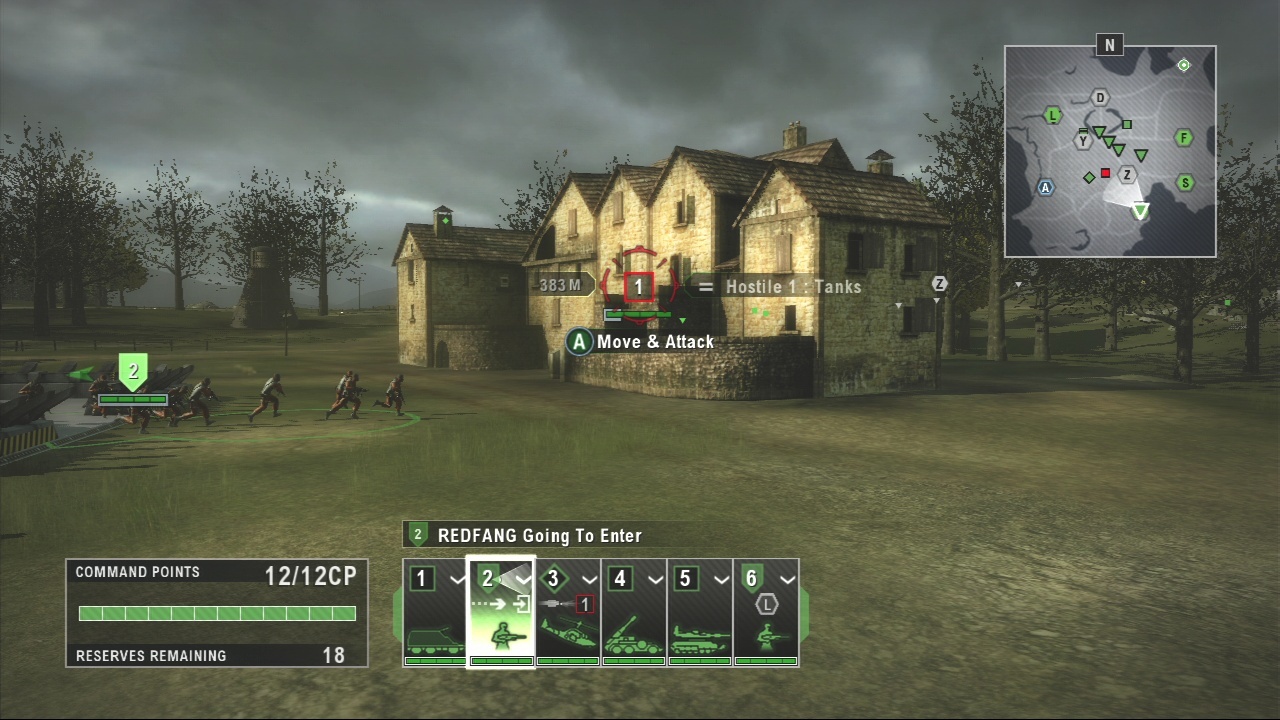
Task: Choose unit 6 infantry card
Action: pyautogui.click(x=766, y=612)
